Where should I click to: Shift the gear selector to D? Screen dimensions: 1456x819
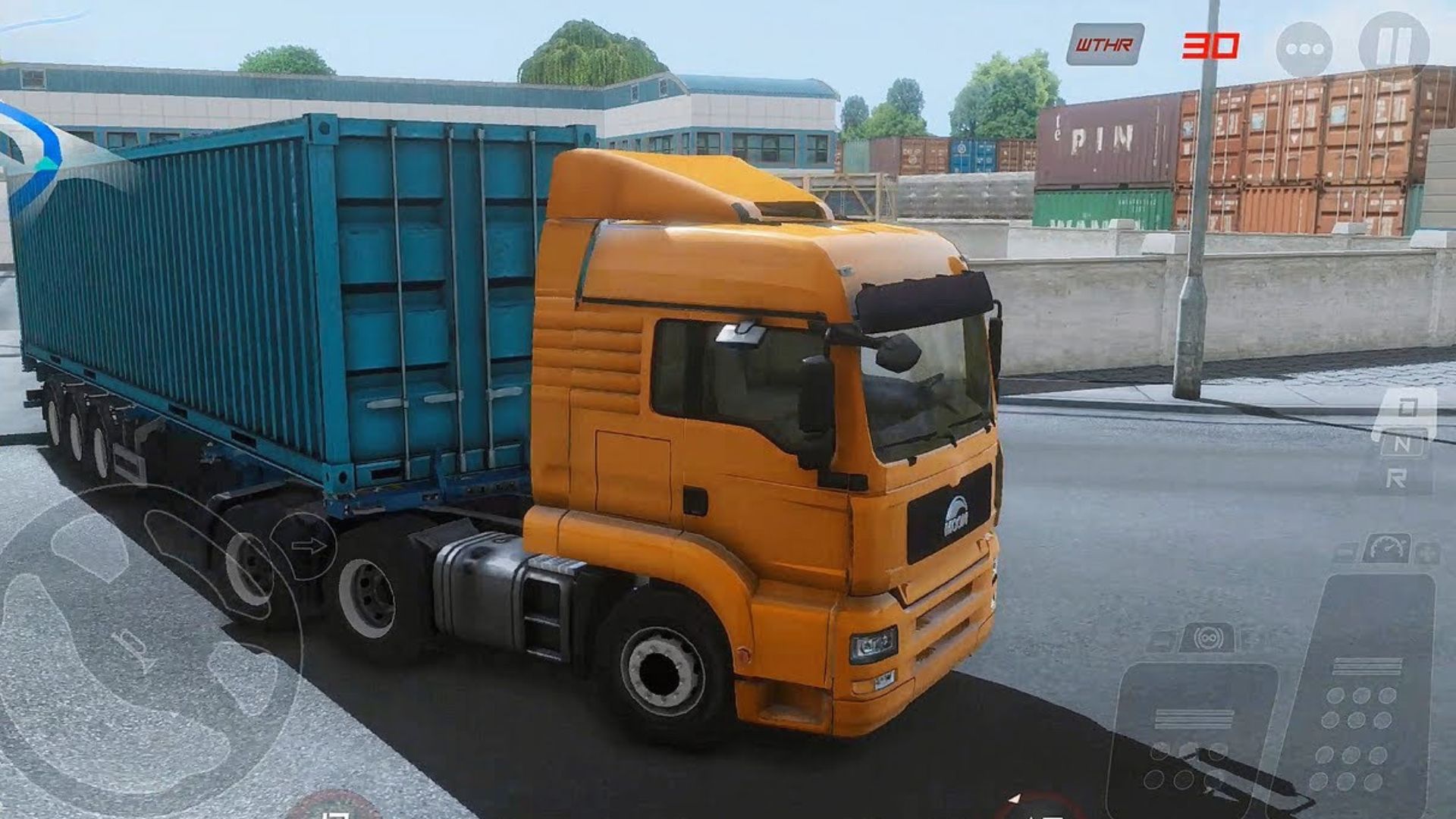[x=1405, y=411]
